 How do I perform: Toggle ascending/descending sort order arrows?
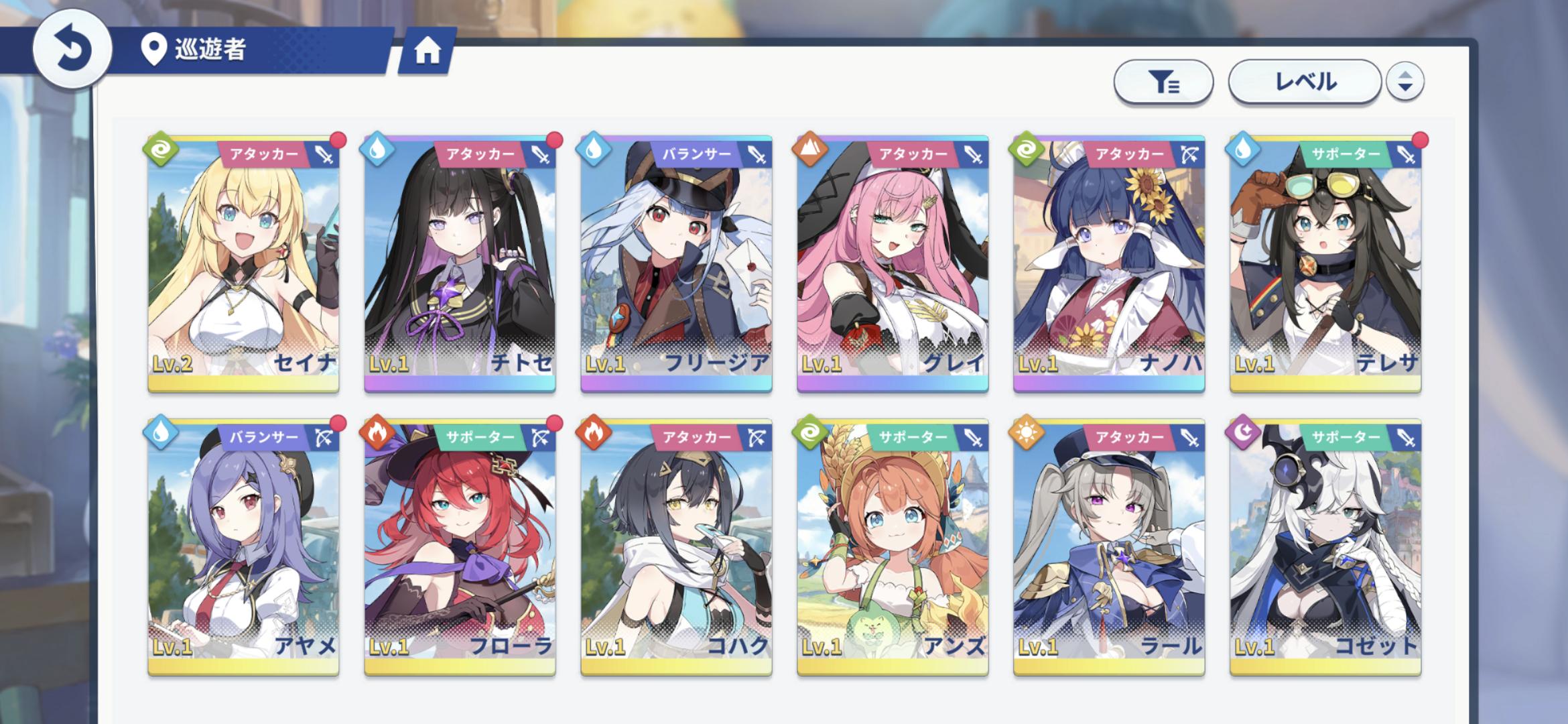coord(1404,82)
